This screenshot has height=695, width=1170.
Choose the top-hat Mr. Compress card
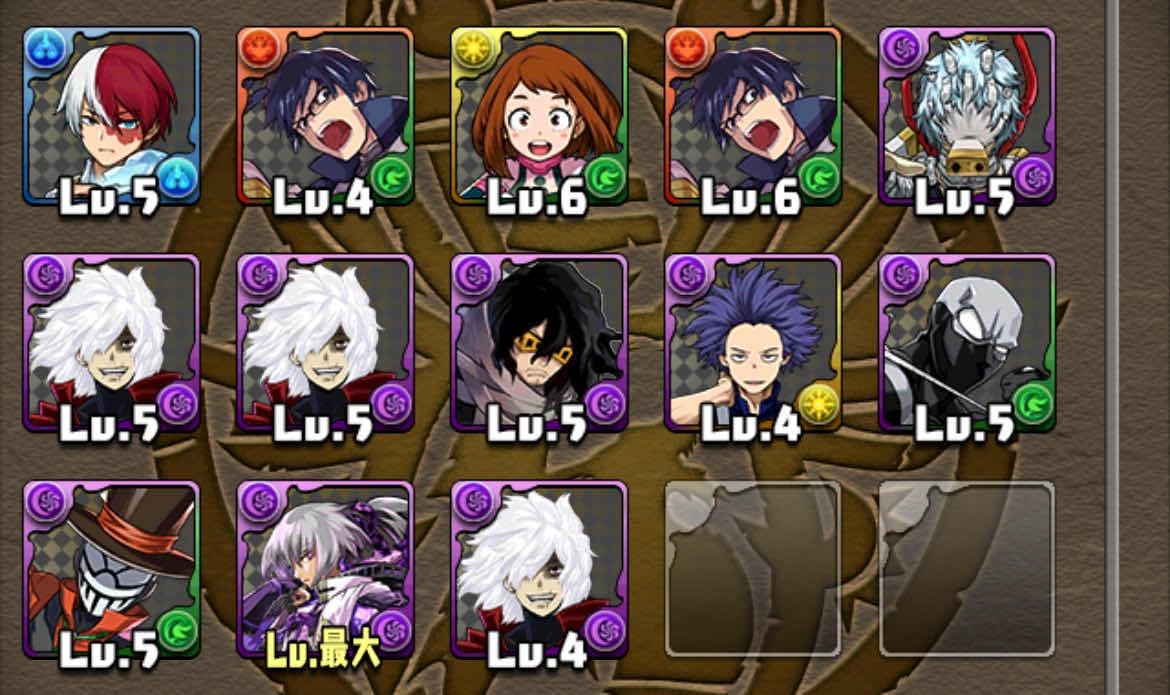point(112,570)
